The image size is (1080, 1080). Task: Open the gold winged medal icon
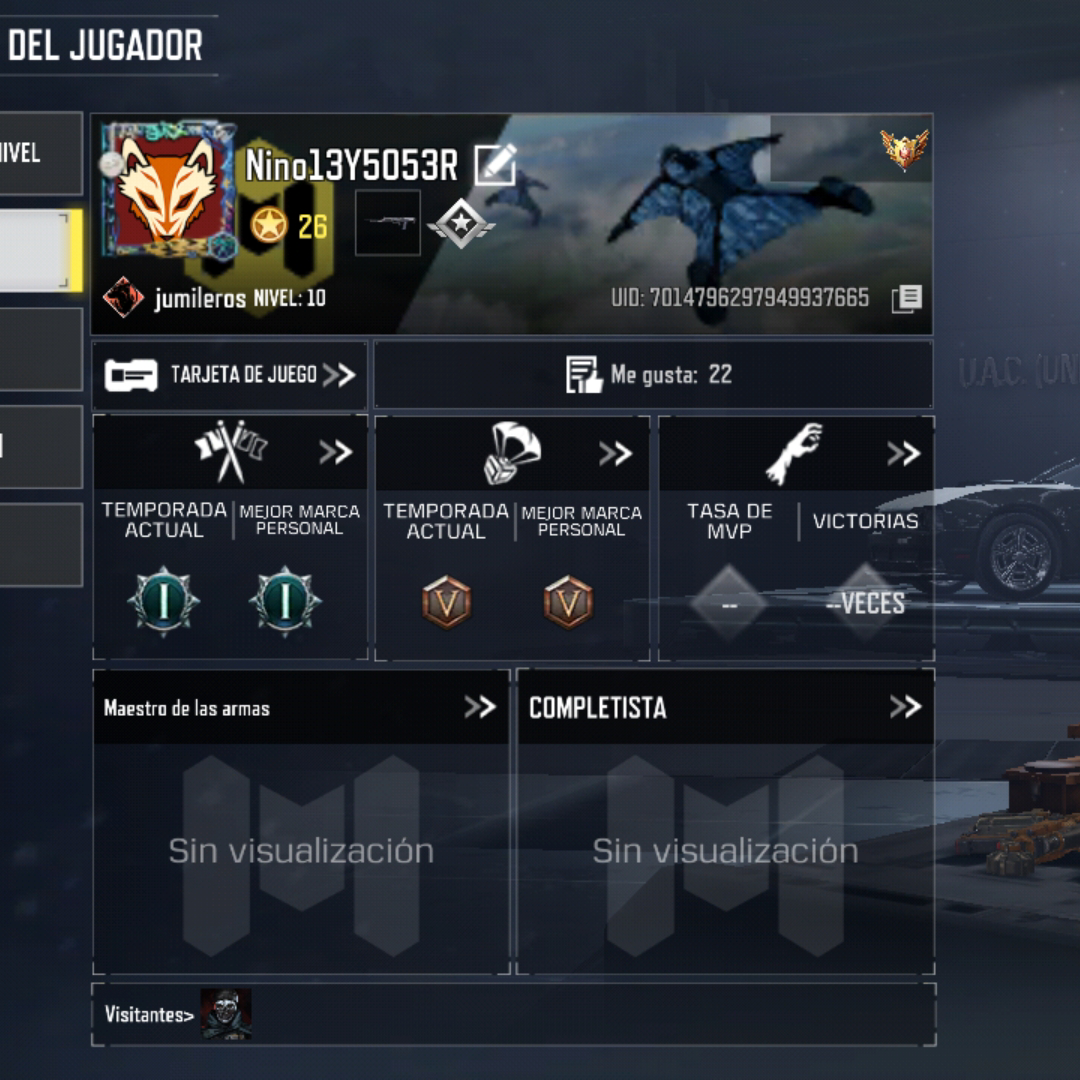(904, 149)
